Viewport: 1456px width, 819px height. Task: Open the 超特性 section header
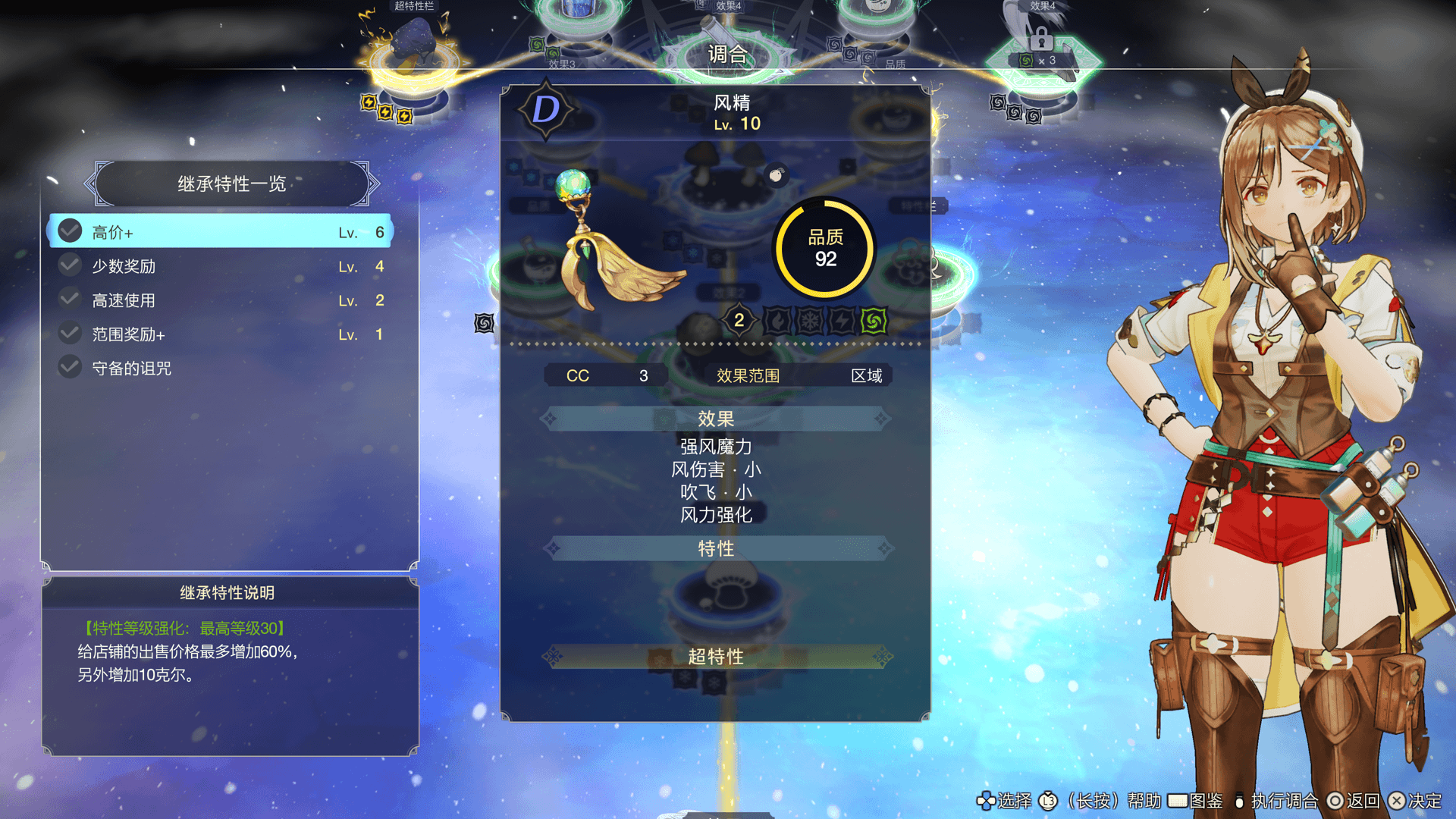click(x=716, y=657)
